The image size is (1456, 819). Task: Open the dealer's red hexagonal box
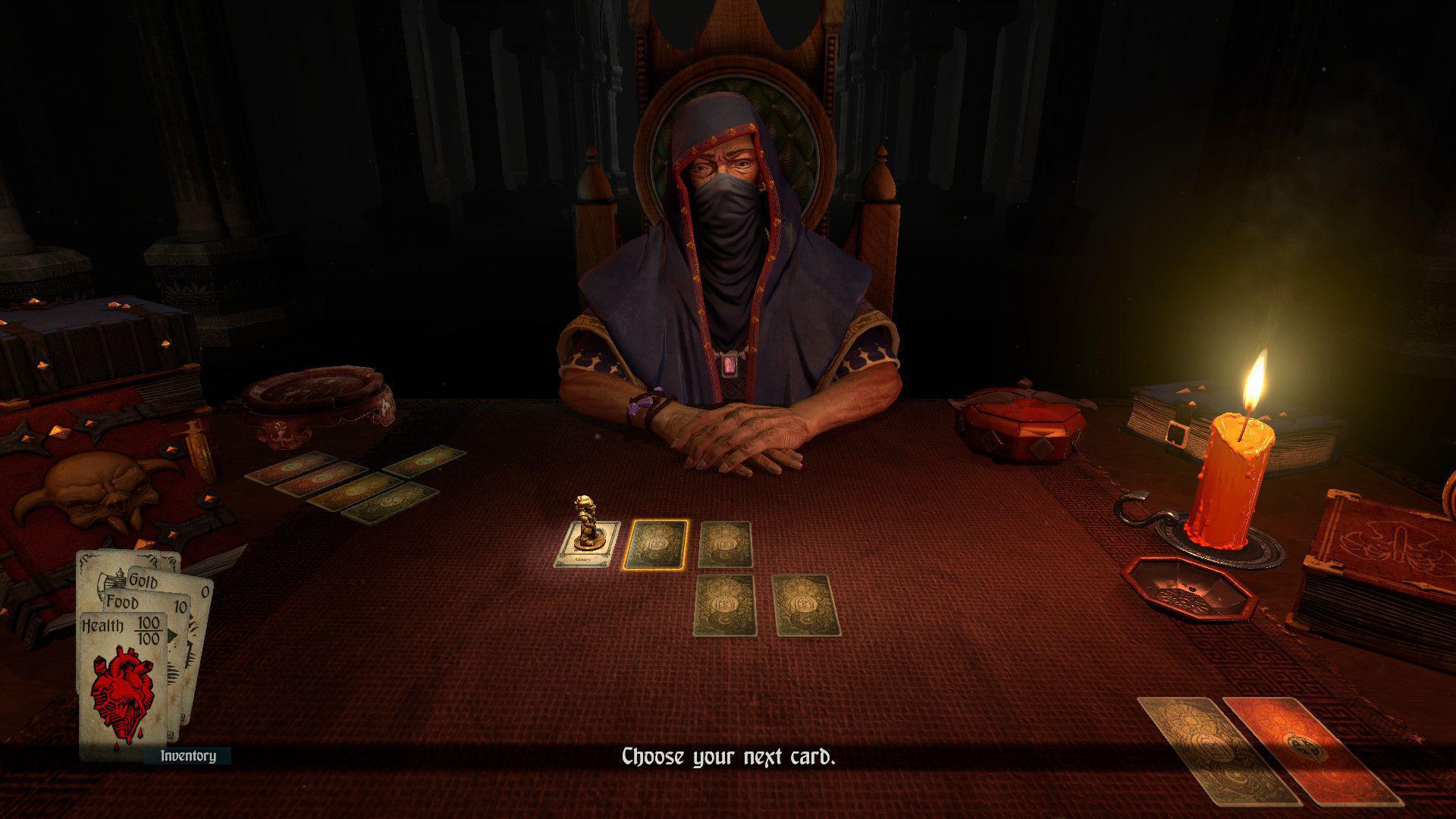tap(1020, 425)
